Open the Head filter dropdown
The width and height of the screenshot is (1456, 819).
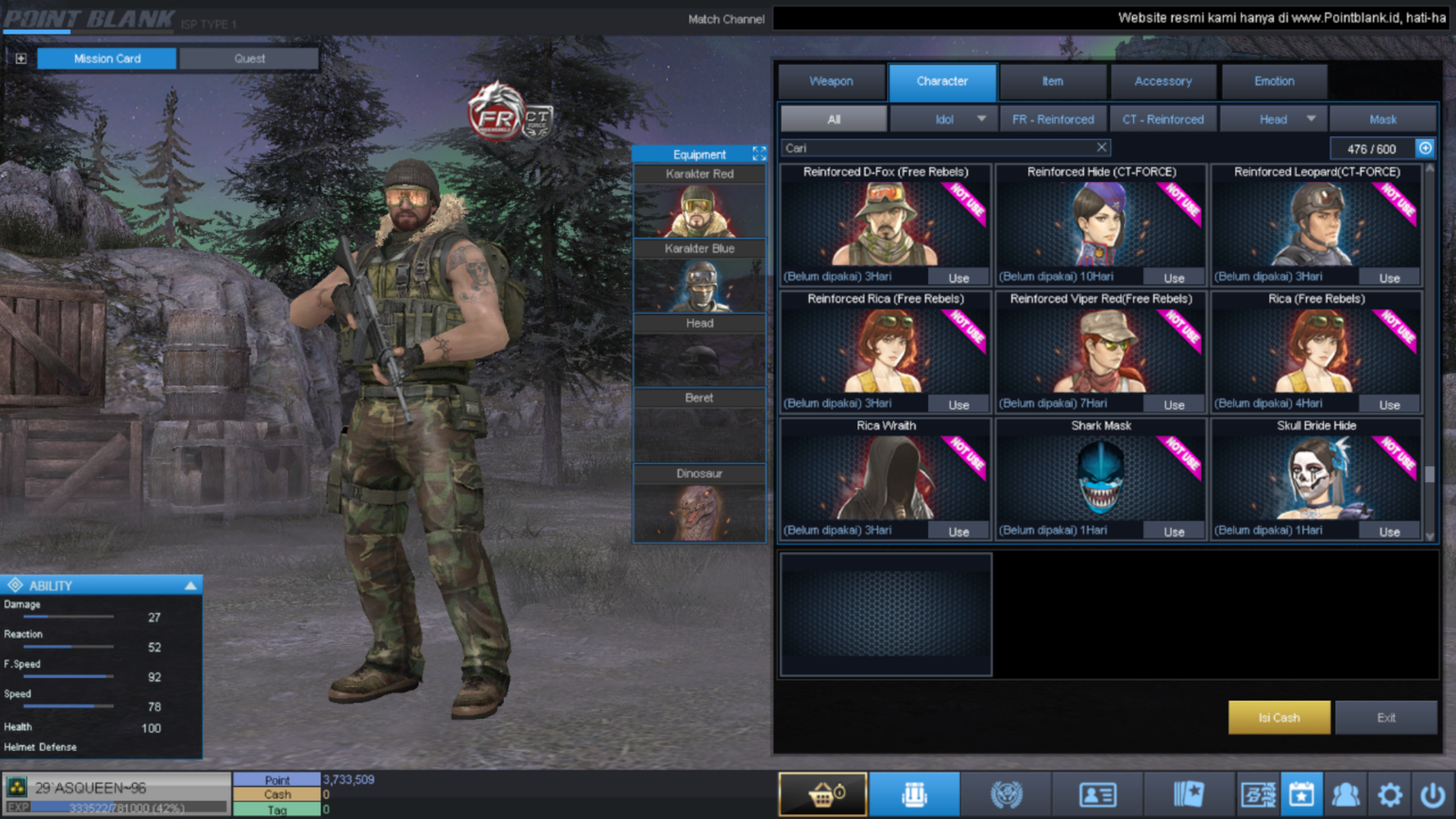1310,119
